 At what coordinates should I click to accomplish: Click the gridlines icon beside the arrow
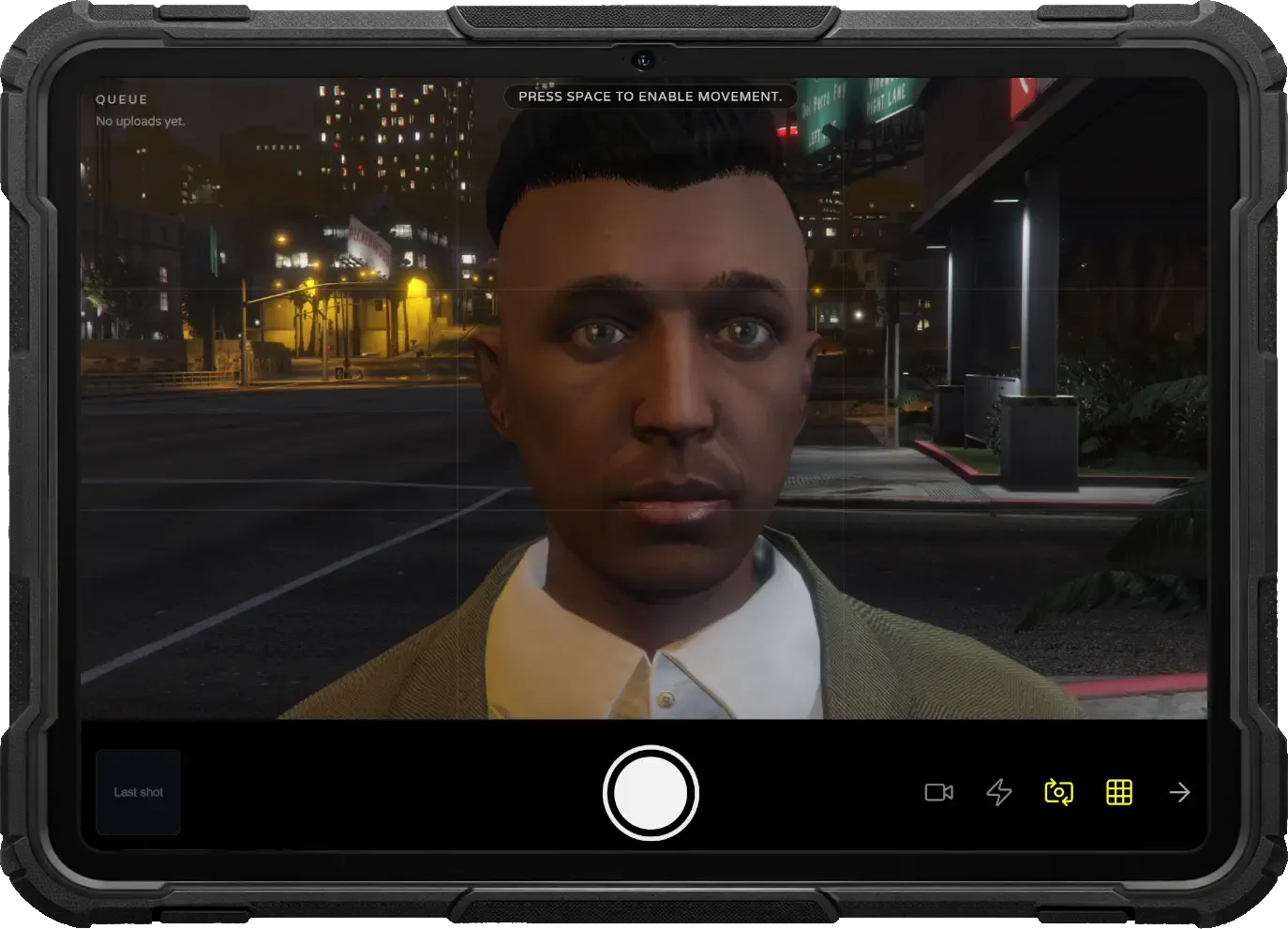[1119, 792]
